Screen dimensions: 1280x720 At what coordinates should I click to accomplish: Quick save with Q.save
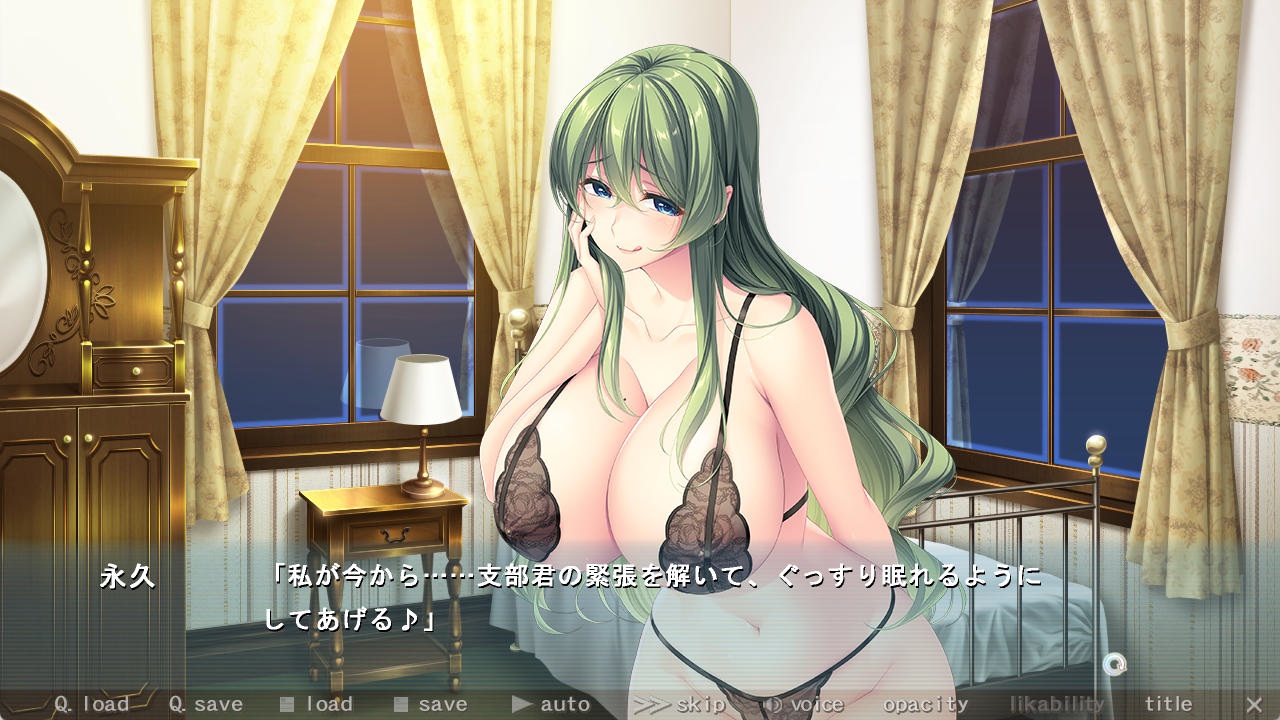205,704
